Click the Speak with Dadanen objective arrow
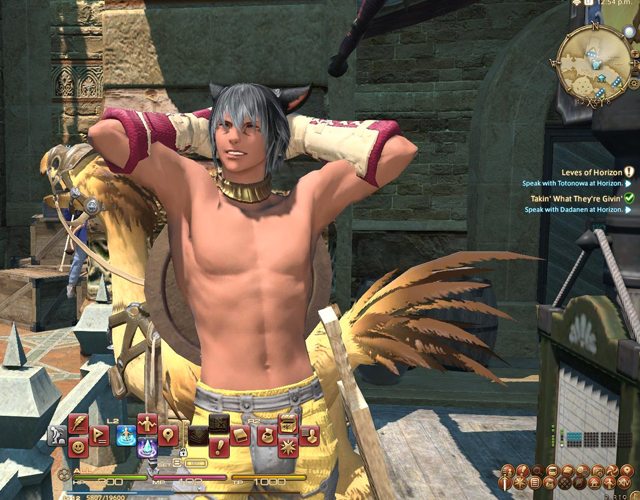Viewport: 640px width, 500px height. pos(628,210)
